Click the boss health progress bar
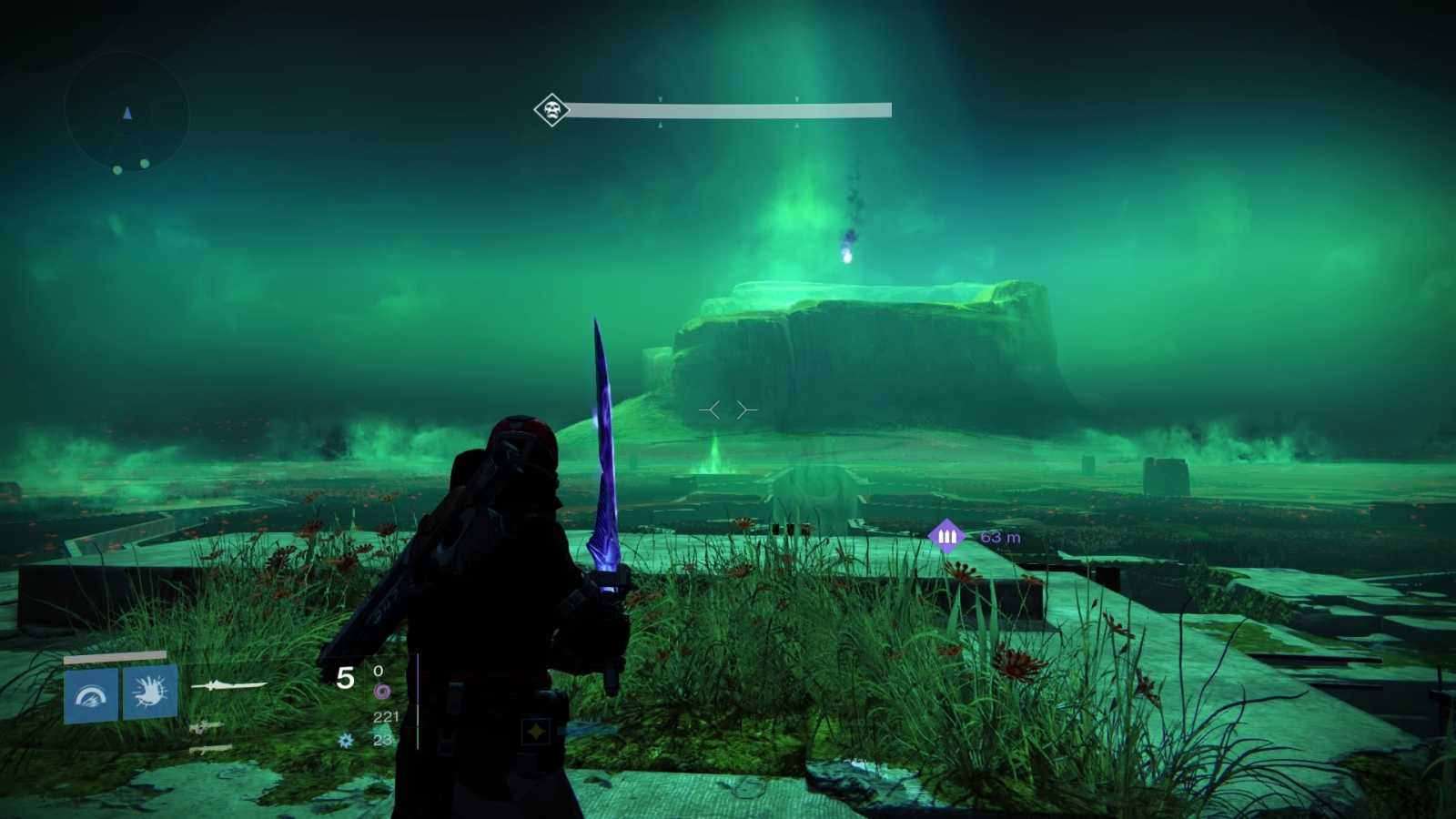The image size is (1456, 819). 728,108
